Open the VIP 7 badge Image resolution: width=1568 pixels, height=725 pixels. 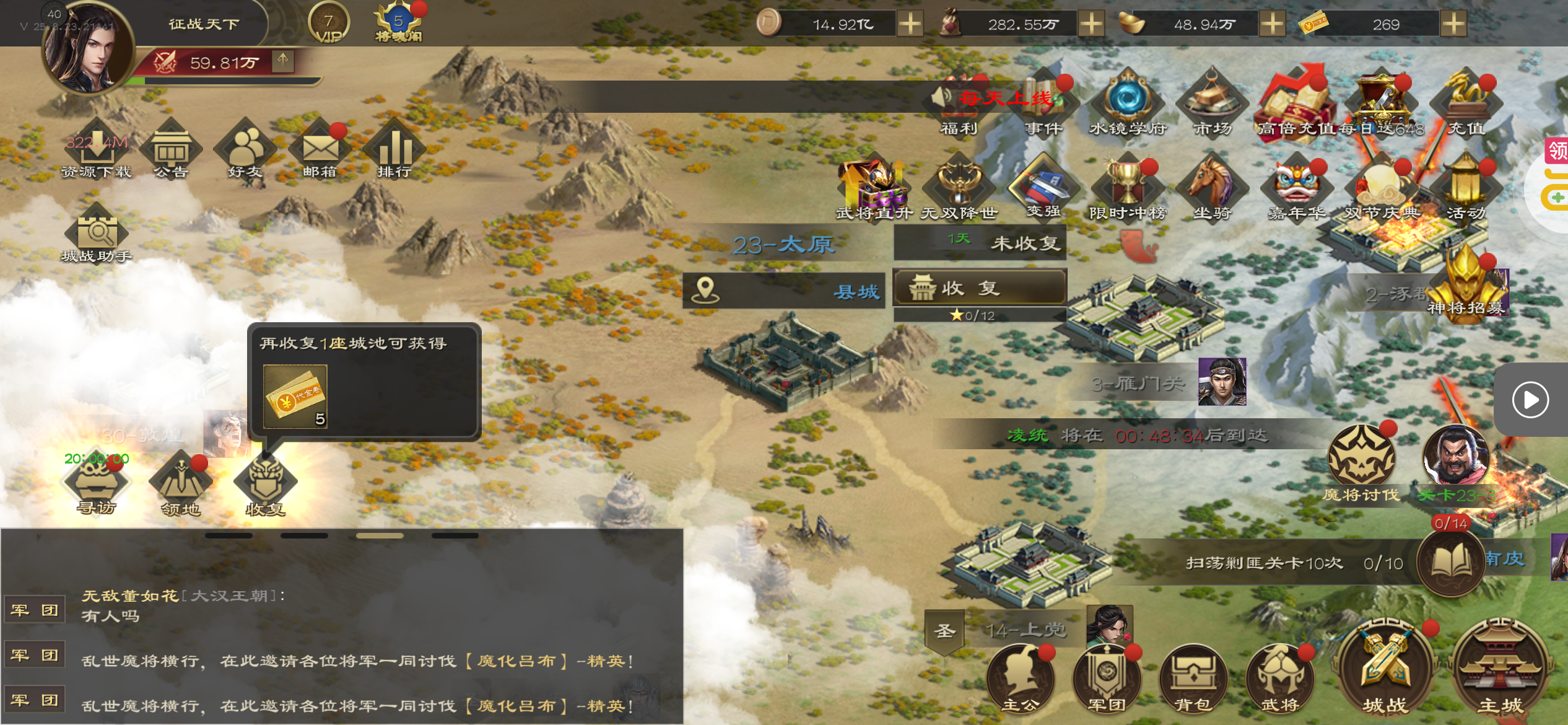point(329,24)
